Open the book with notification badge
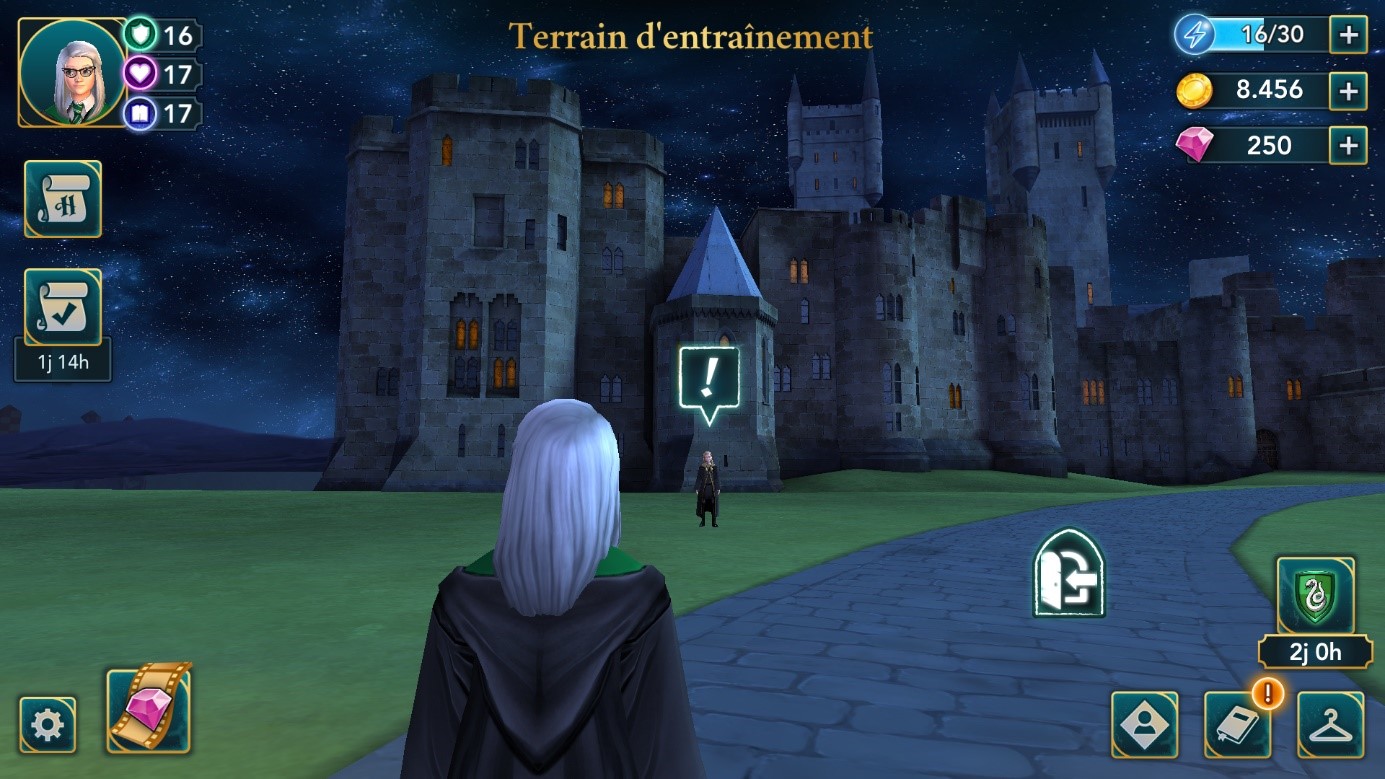 coord(1237,724)
